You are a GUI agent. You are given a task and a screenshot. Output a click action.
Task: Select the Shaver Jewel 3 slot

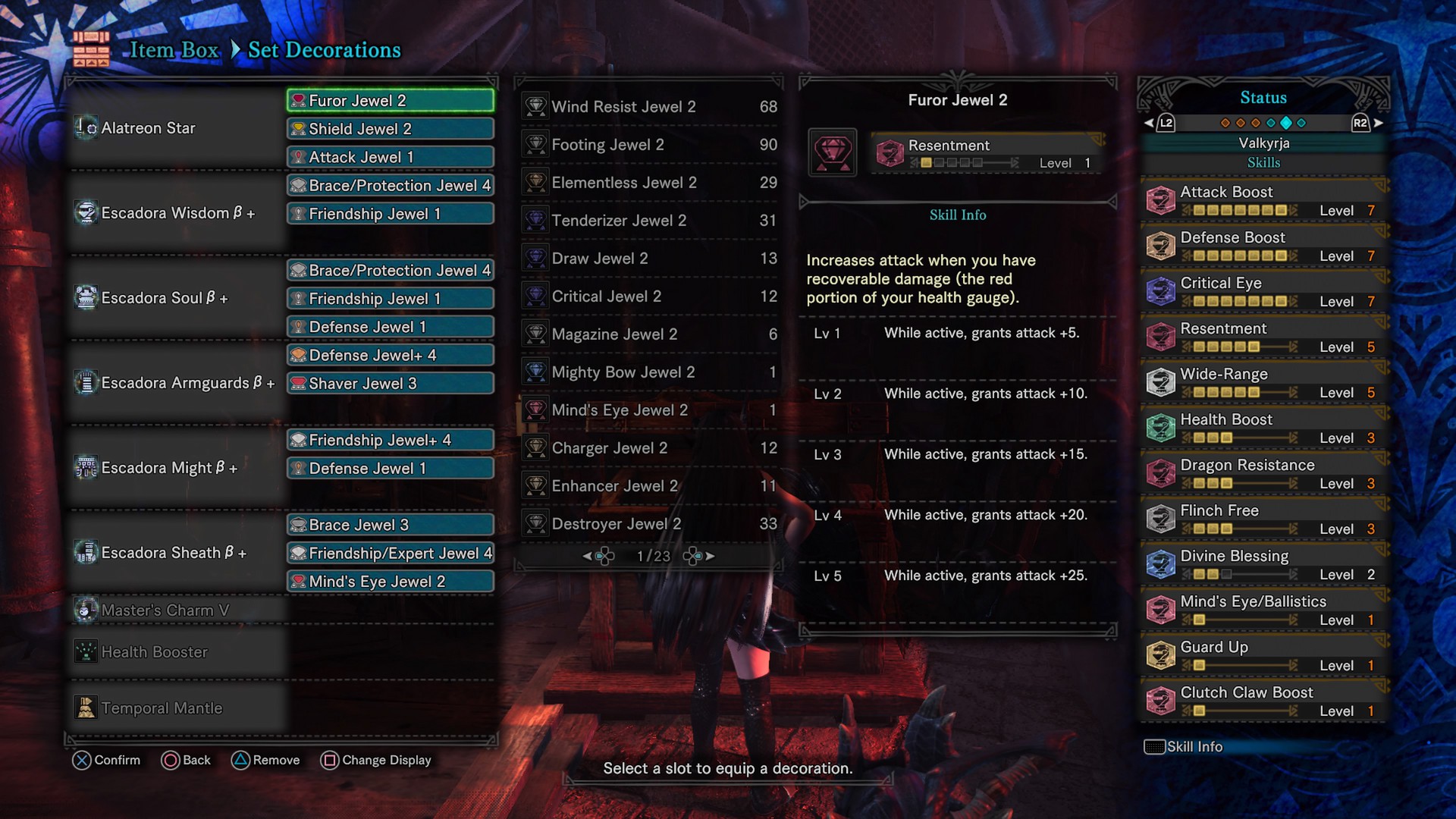pos(390,384)
